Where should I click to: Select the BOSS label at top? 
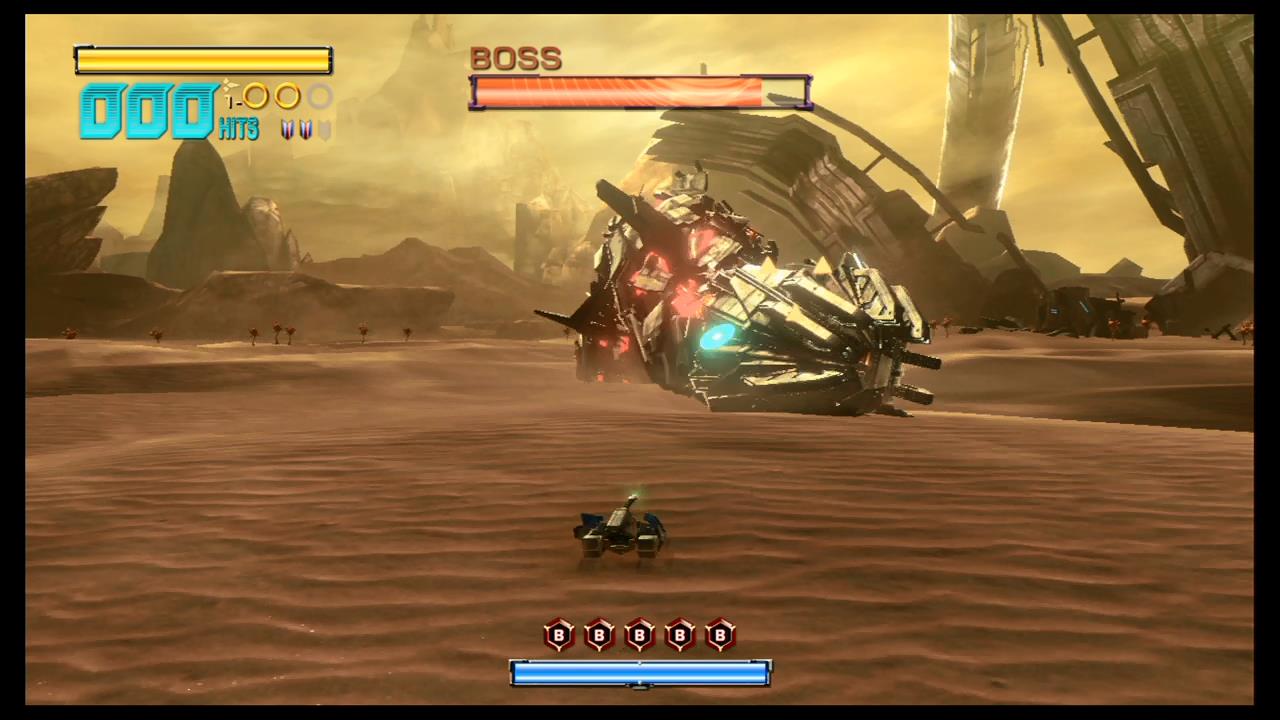516,58
